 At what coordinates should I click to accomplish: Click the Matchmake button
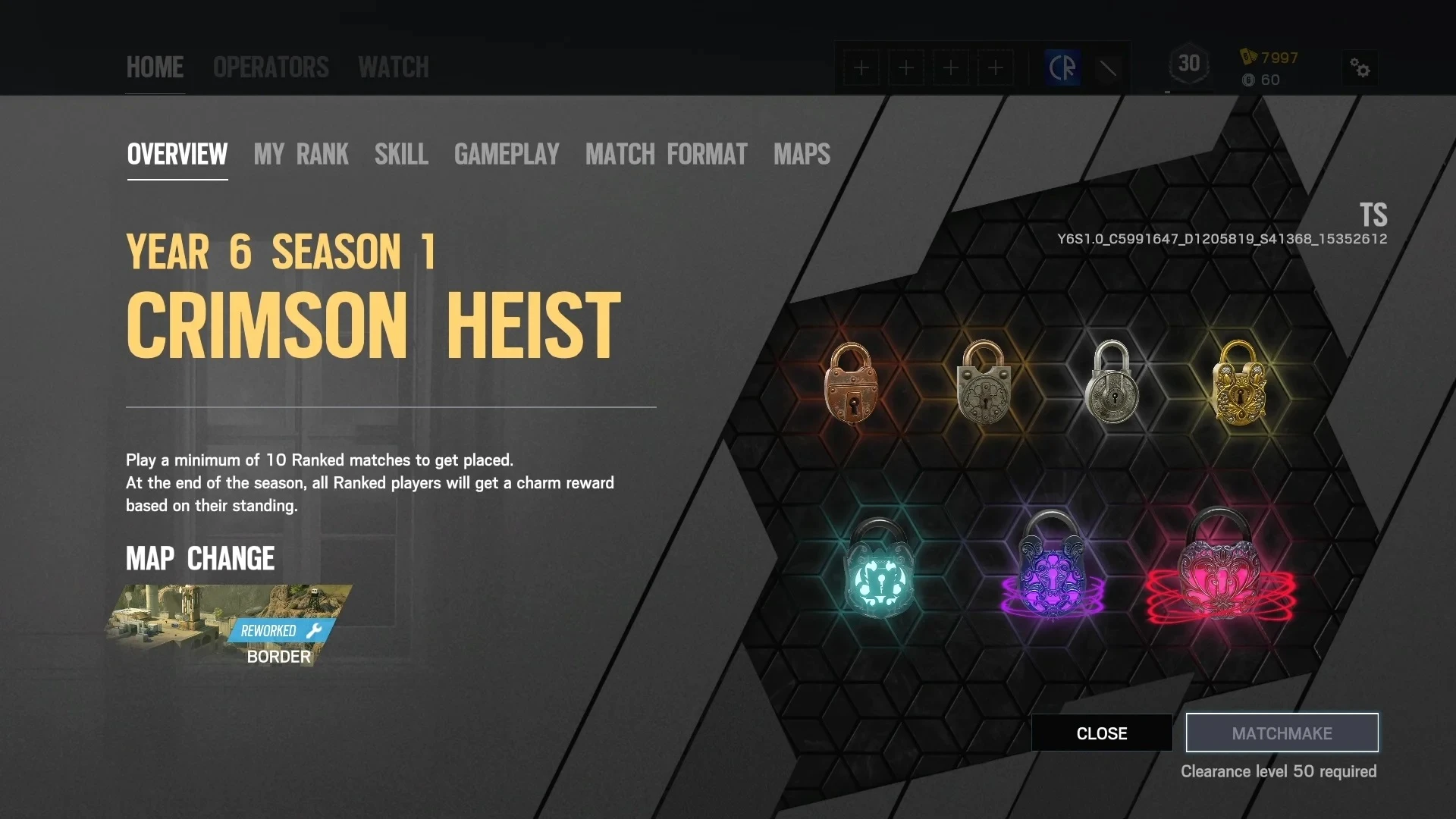point(1282,733)
